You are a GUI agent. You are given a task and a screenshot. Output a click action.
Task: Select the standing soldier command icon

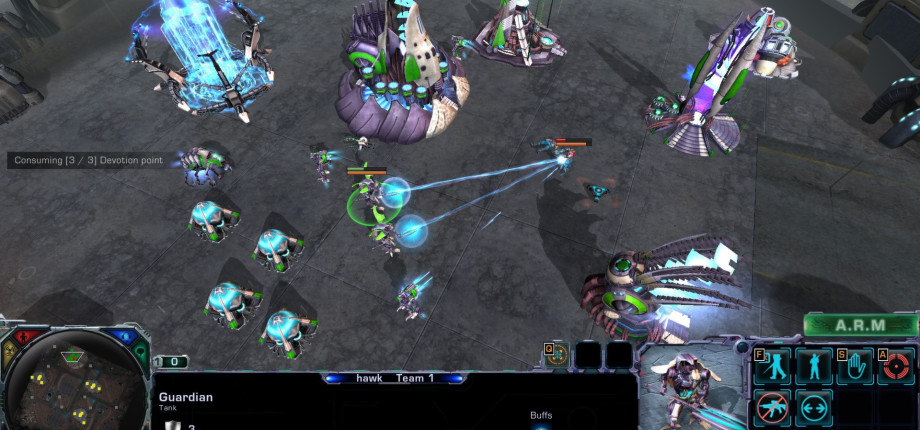point(812,366)
